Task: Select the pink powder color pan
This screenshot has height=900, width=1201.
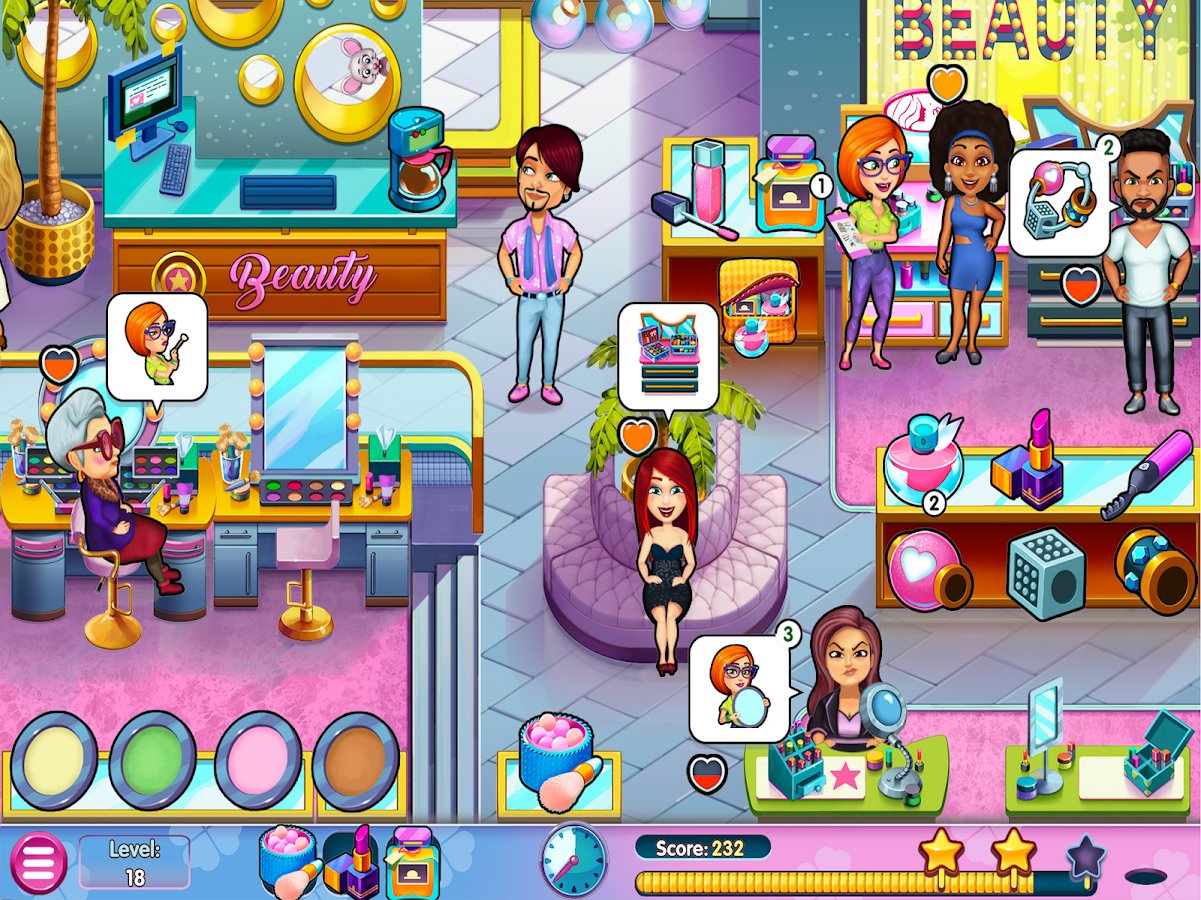Action: [x=258, y=761]
